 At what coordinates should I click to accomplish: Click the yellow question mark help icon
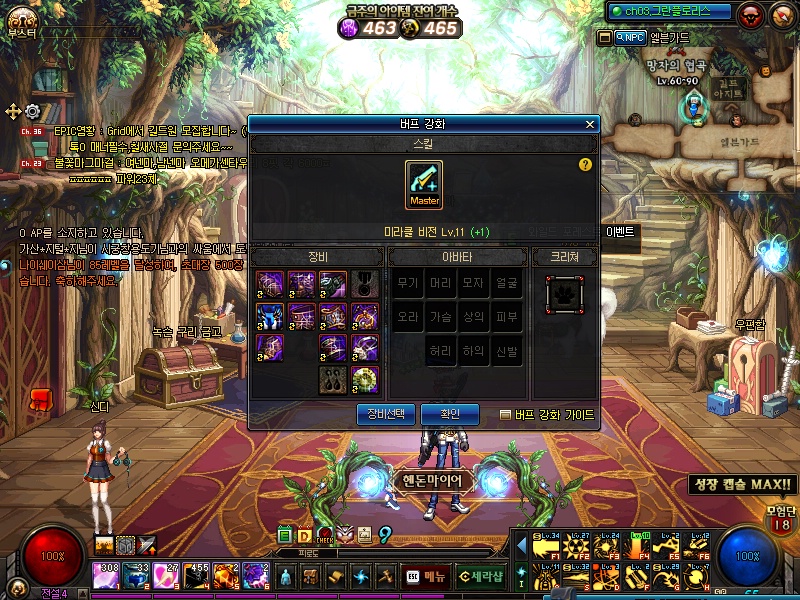pos(585,165)
